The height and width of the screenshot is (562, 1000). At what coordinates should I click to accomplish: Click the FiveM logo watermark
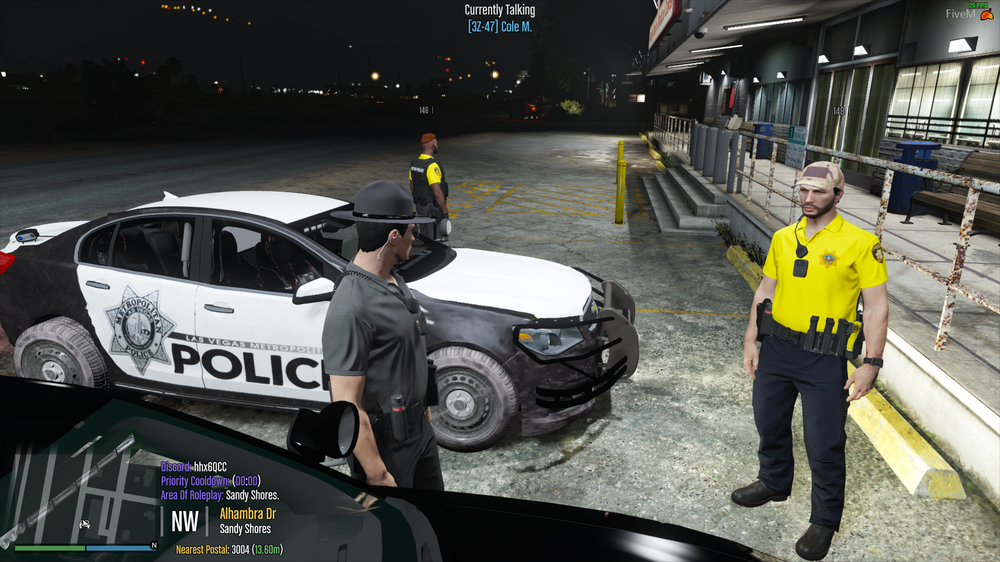[969, 15]
